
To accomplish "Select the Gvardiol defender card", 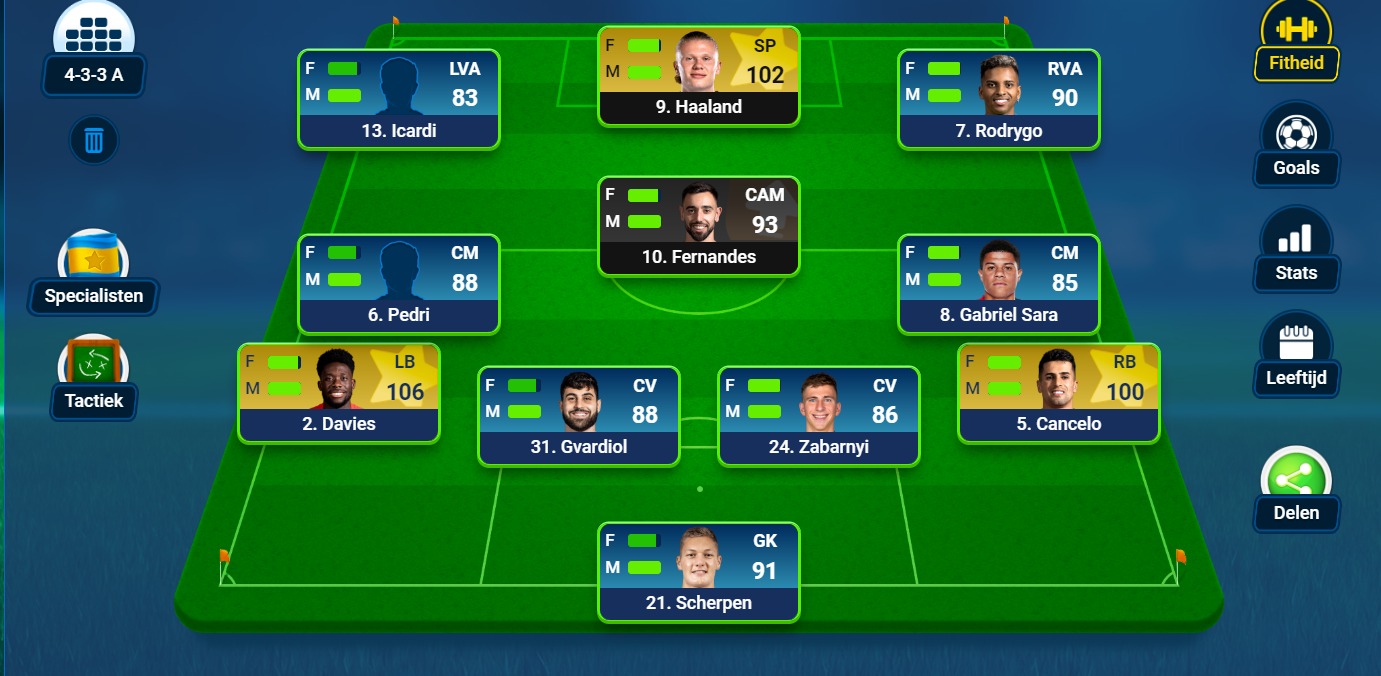I will (x=578, y=416).
